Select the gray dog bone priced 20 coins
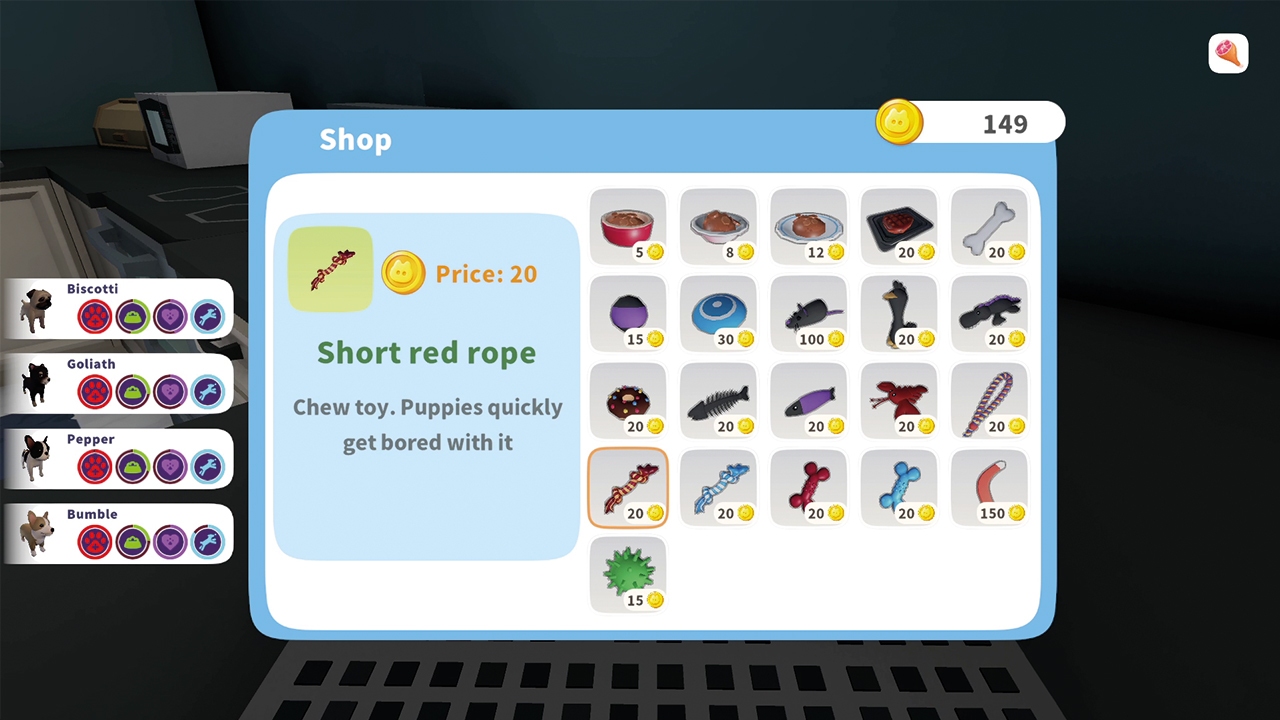 [988, 222]
